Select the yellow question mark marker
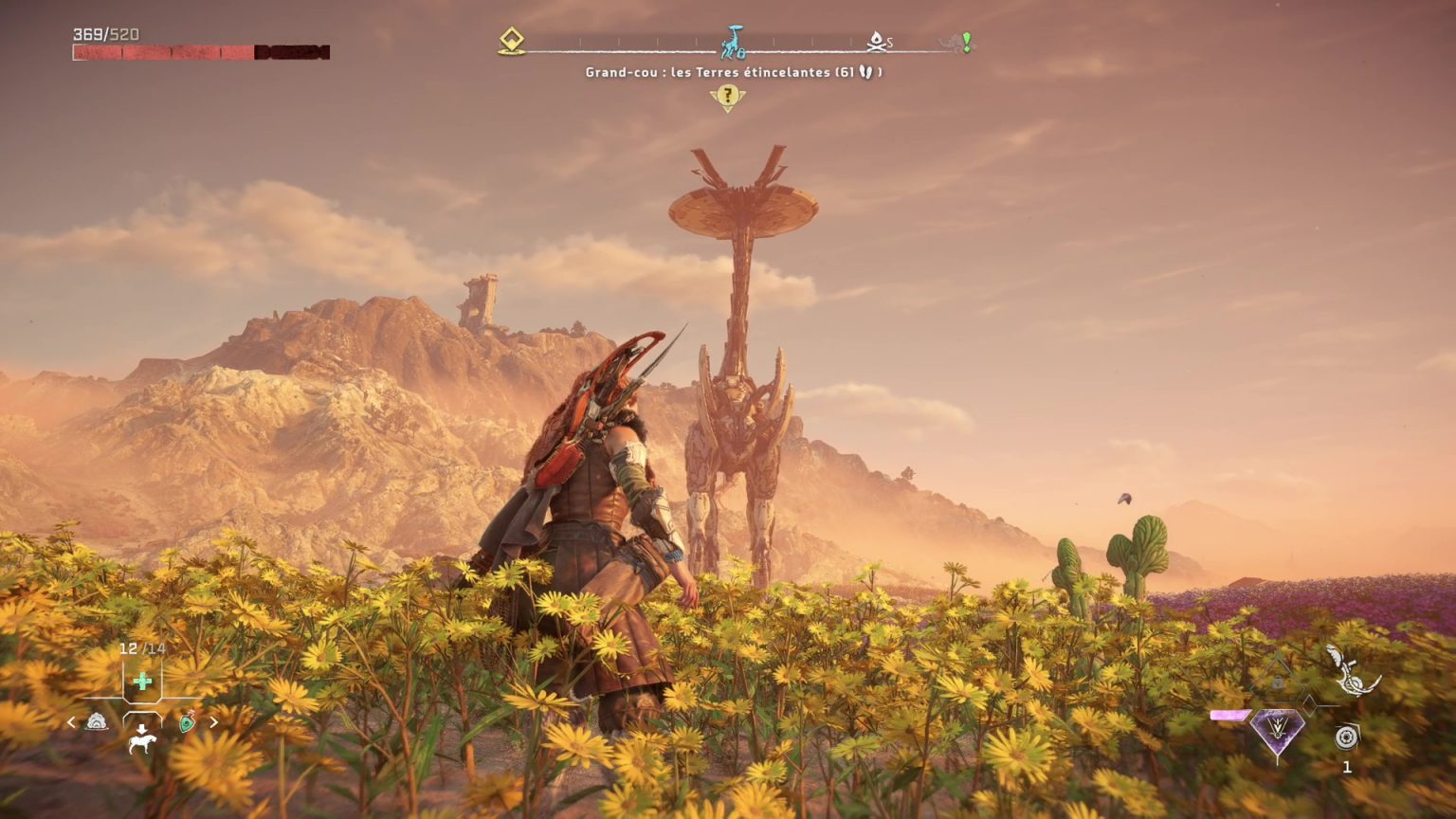This screenshot has height=819, width=1456. tap(727, 96)
